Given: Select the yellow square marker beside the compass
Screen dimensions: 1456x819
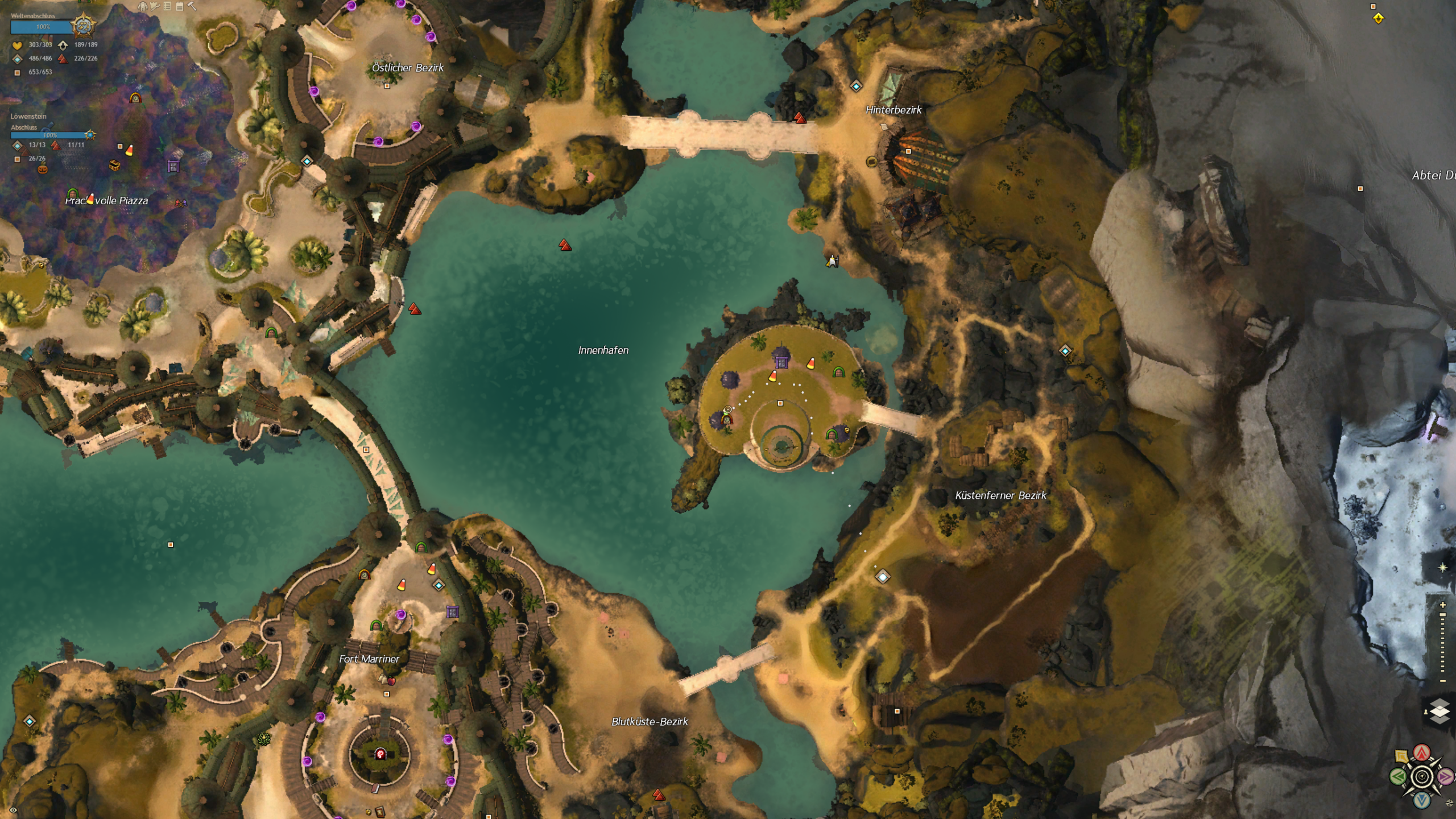Looking at the screenshot, I should pos(1402,757).
